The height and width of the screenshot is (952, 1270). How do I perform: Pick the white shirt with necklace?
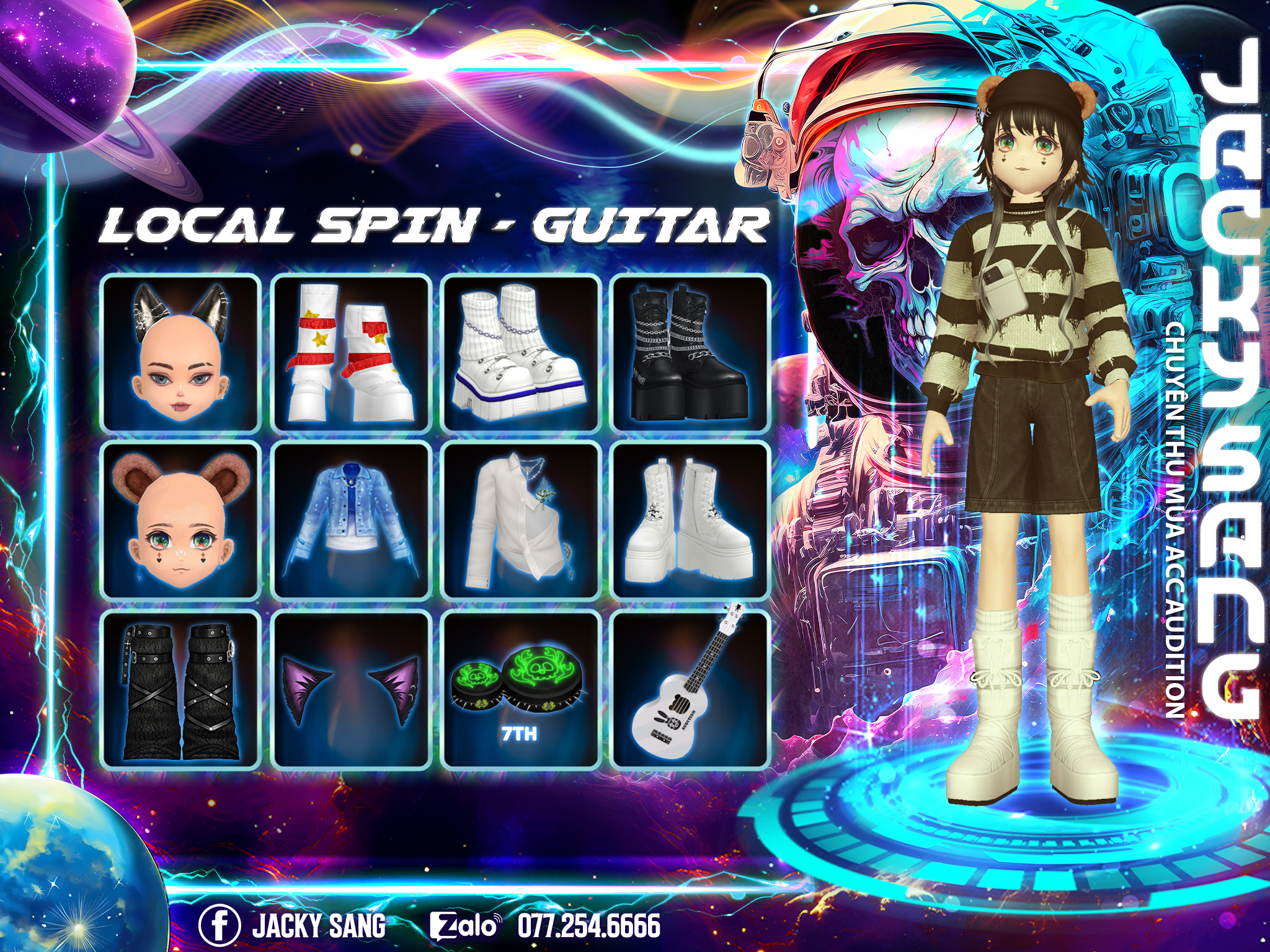coord(520,521)
